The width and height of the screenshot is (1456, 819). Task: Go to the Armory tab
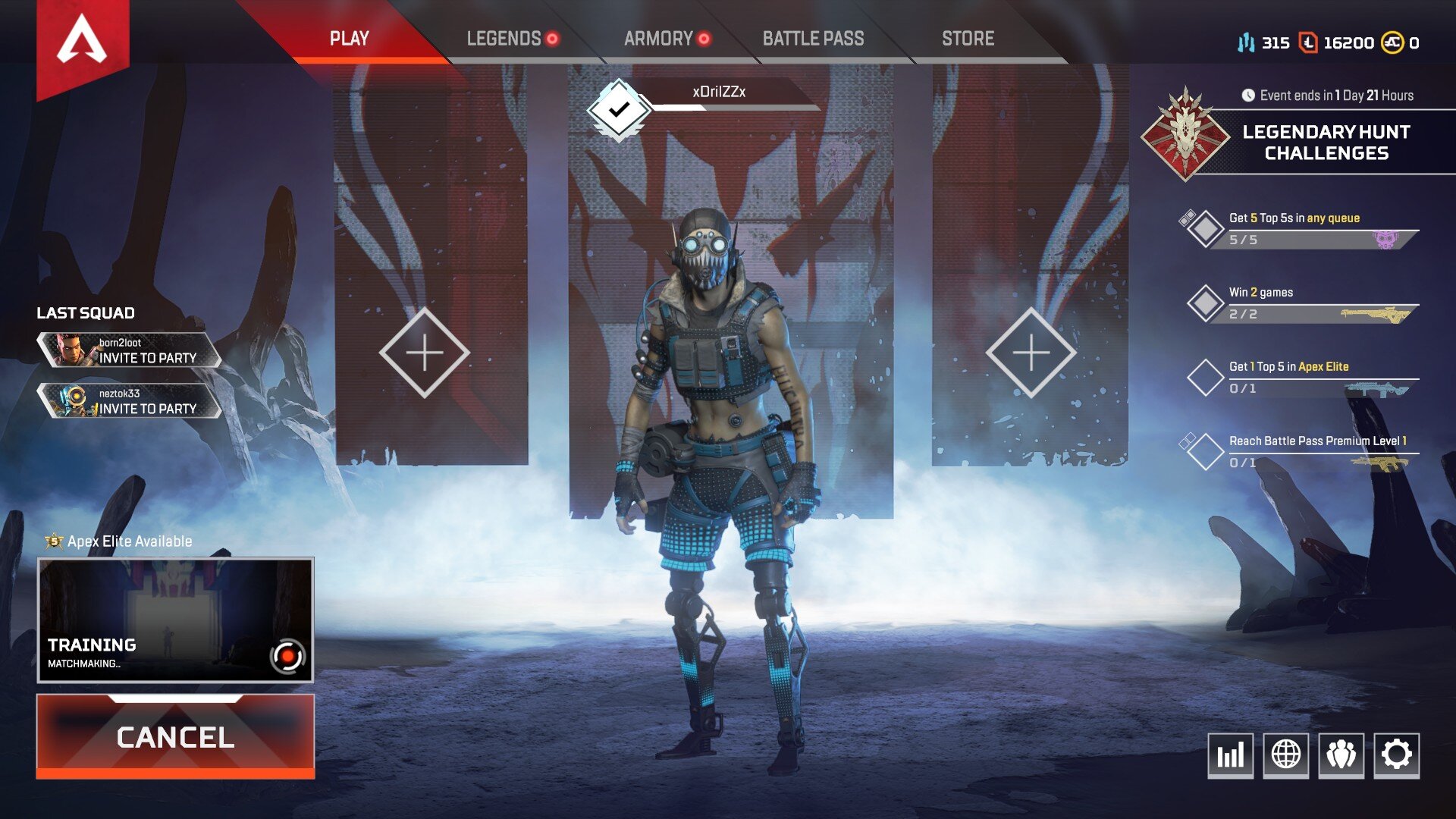point(659,39)
